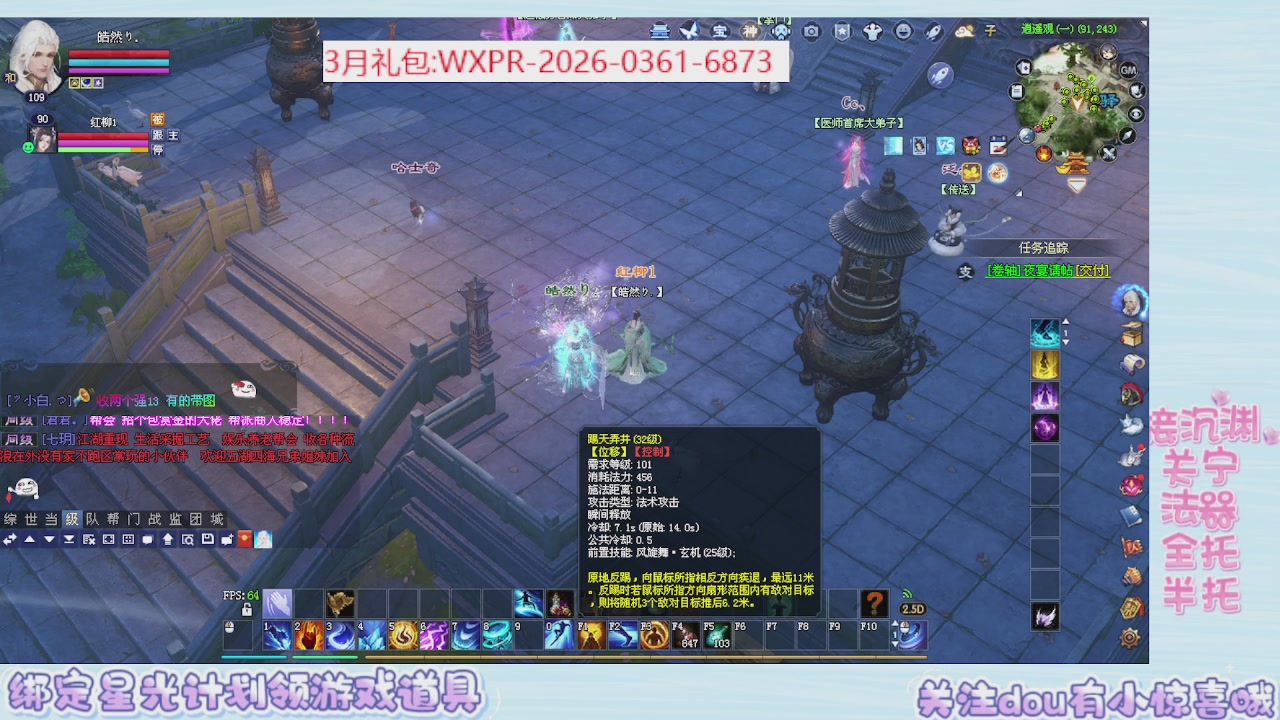Click the down arrow in the chat toolbar
This screenshot has height=720, width=1280.
(49, 540)
